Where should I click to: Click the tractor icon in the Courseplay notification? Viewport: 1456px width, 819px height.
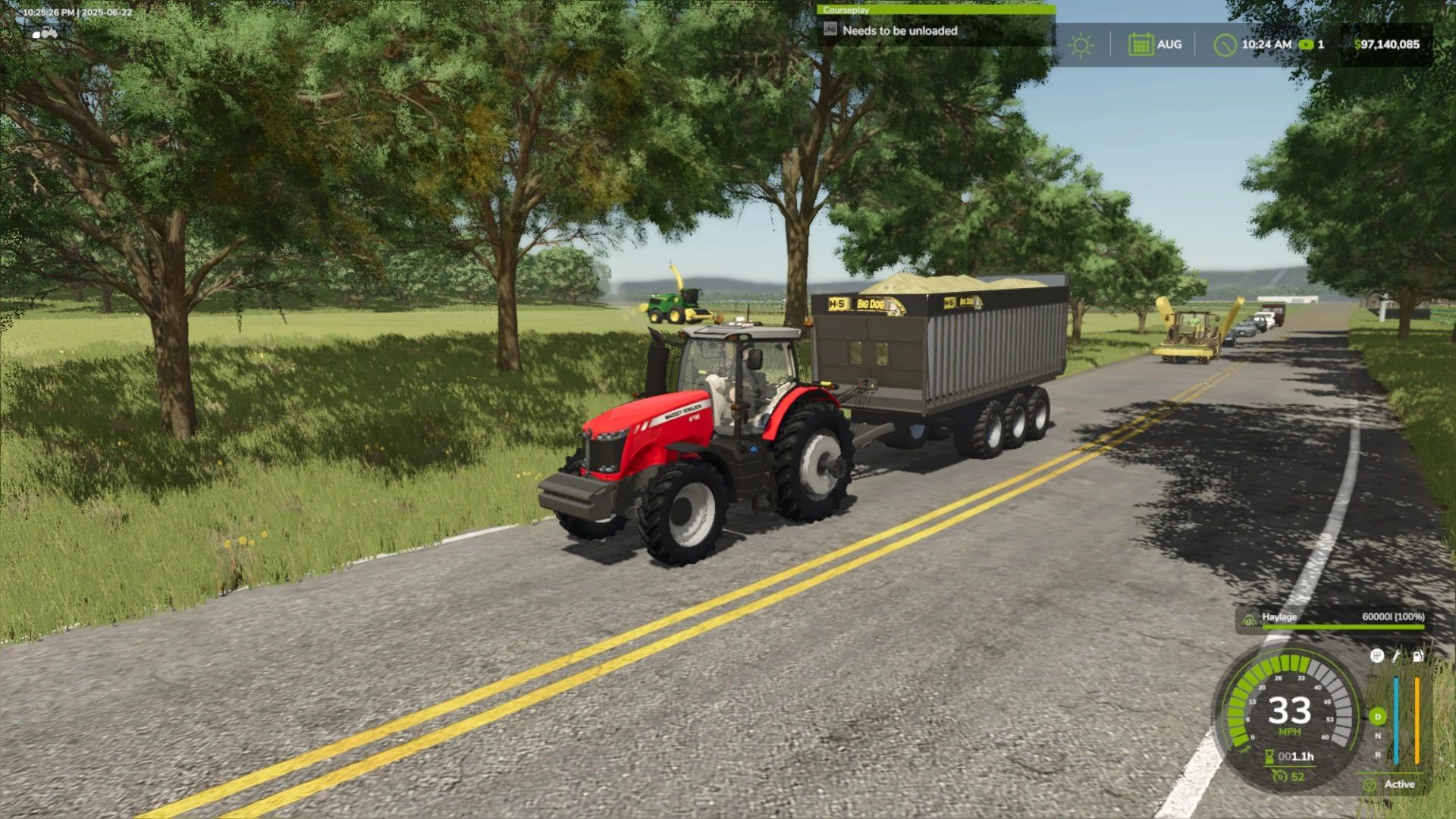point(830,31)
